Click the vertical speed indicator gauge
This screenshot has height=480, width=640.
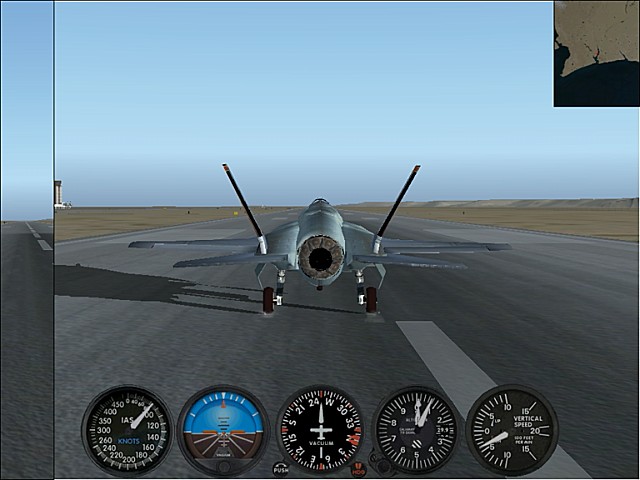(x=511, y=430)
